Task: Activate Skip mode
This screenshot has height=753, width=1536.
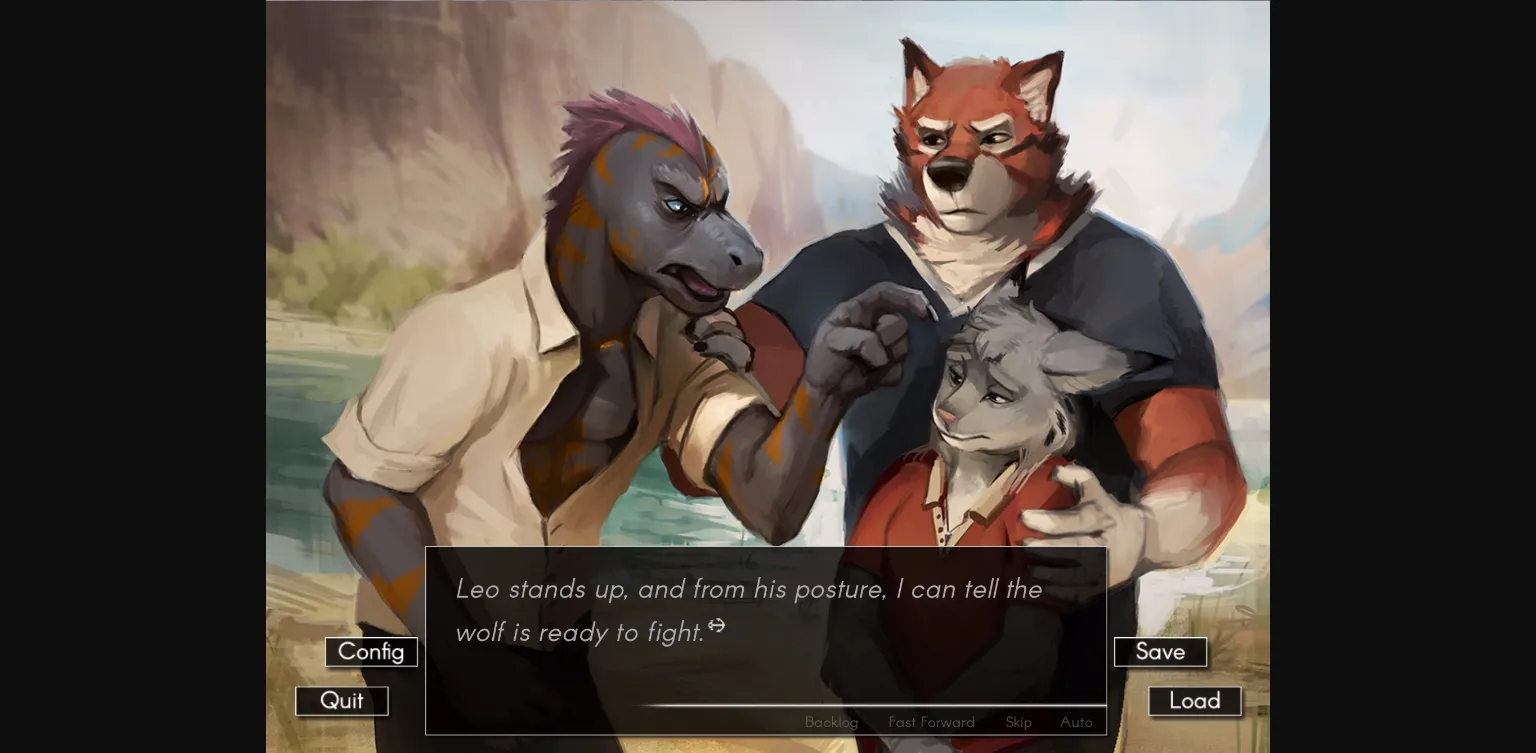Action: coord(1017,722)
